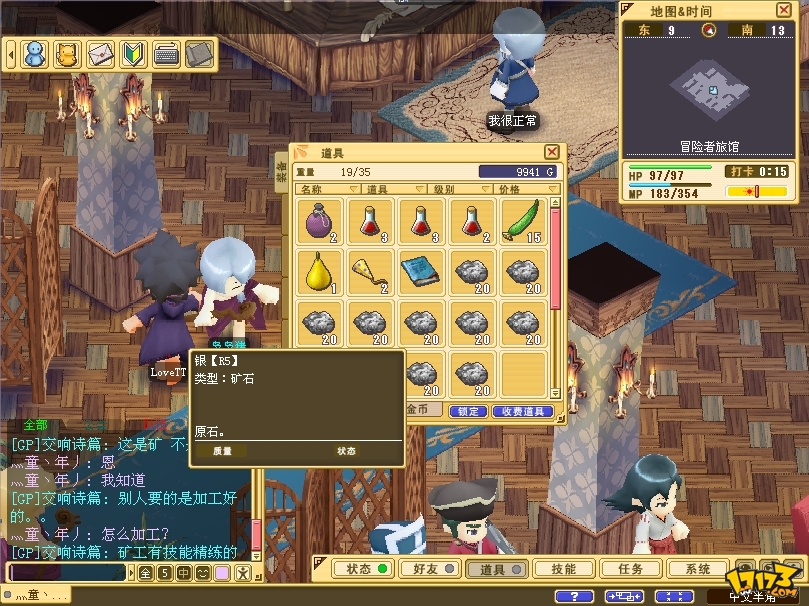Select the blue book item slot

pos(421,271)
